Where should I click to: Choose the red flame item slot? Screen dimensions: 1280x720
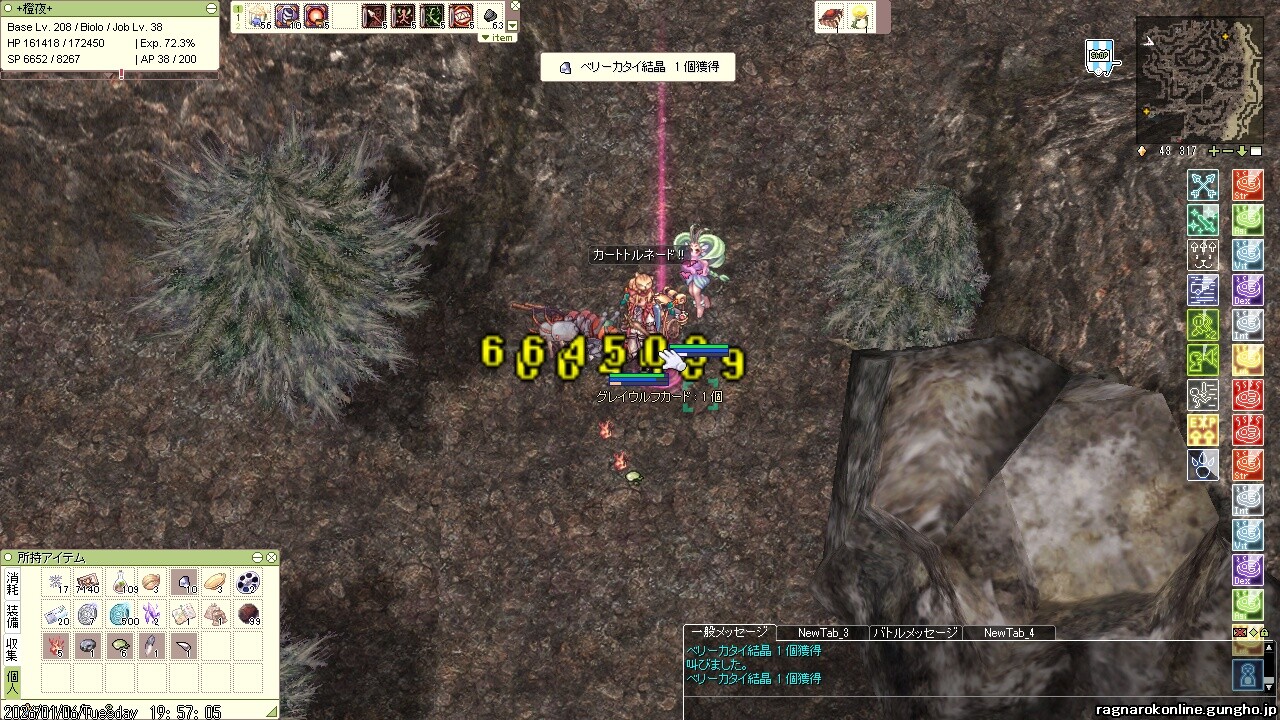[x=58, y=646]
